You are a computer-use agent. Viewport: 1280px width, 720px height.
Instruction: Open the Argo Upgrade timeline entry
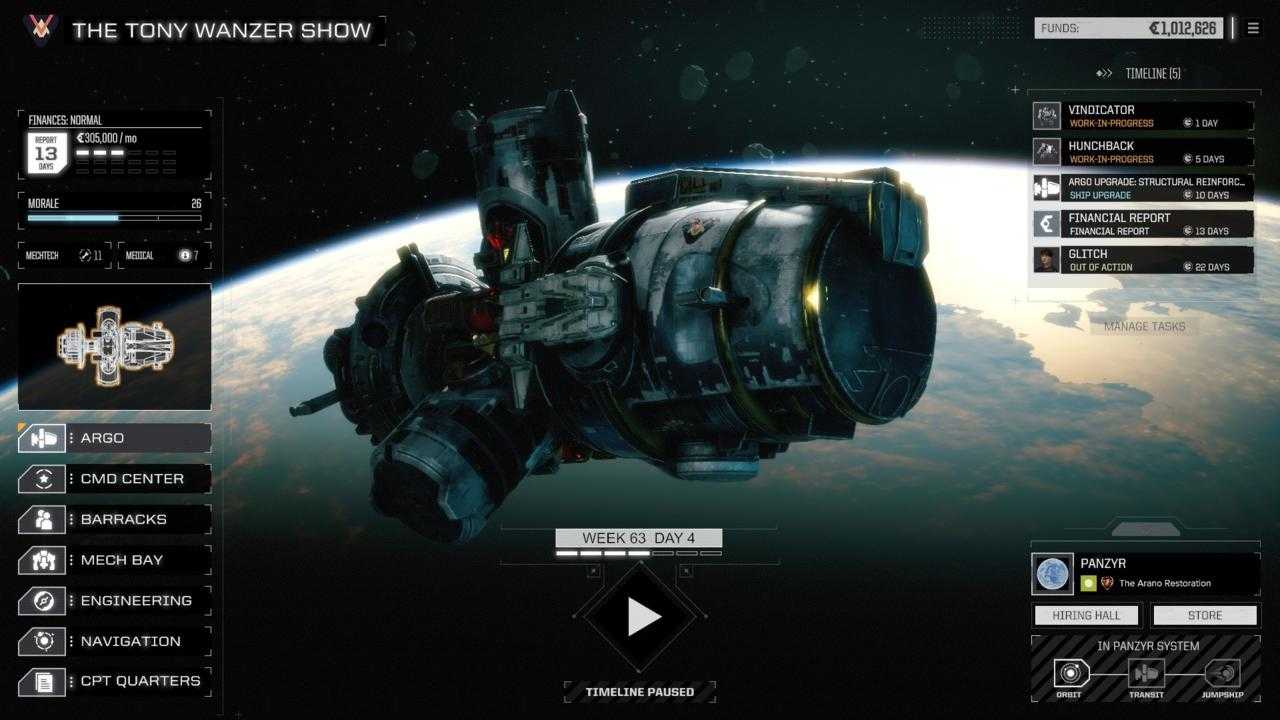point(1142,188)
